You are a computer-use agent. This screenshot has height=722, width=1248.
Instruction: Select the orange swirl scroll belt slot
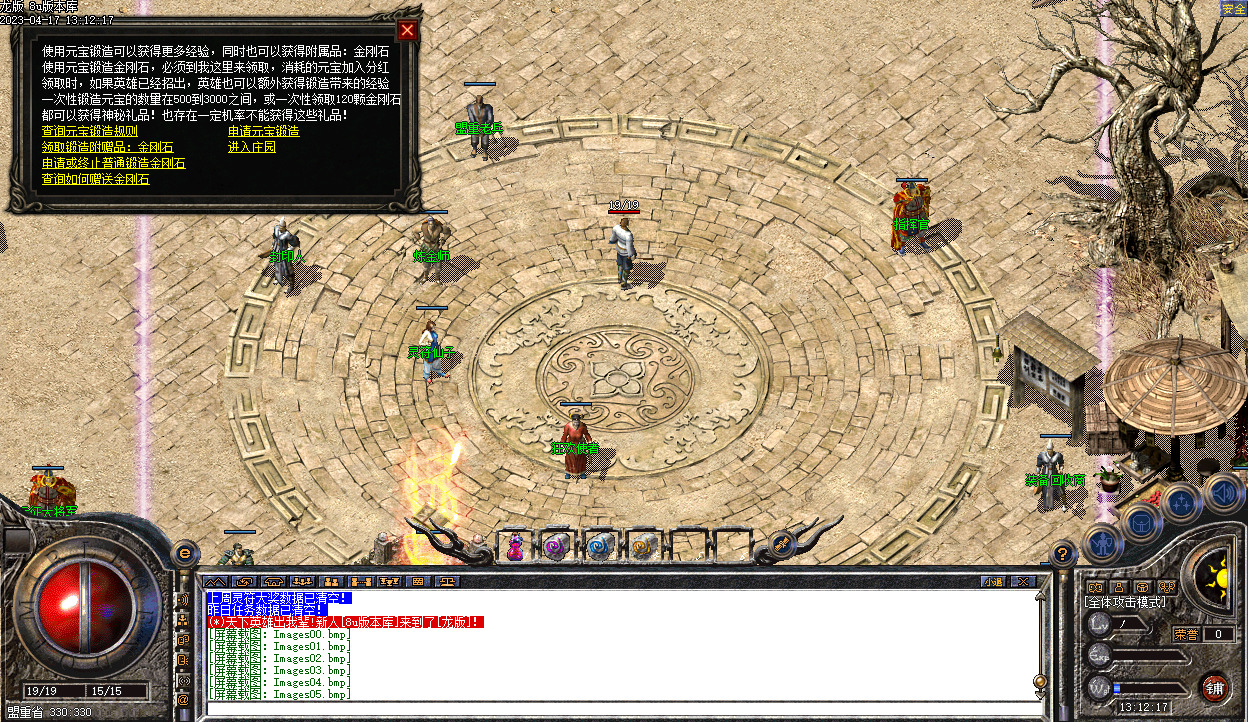coord(642,546)
